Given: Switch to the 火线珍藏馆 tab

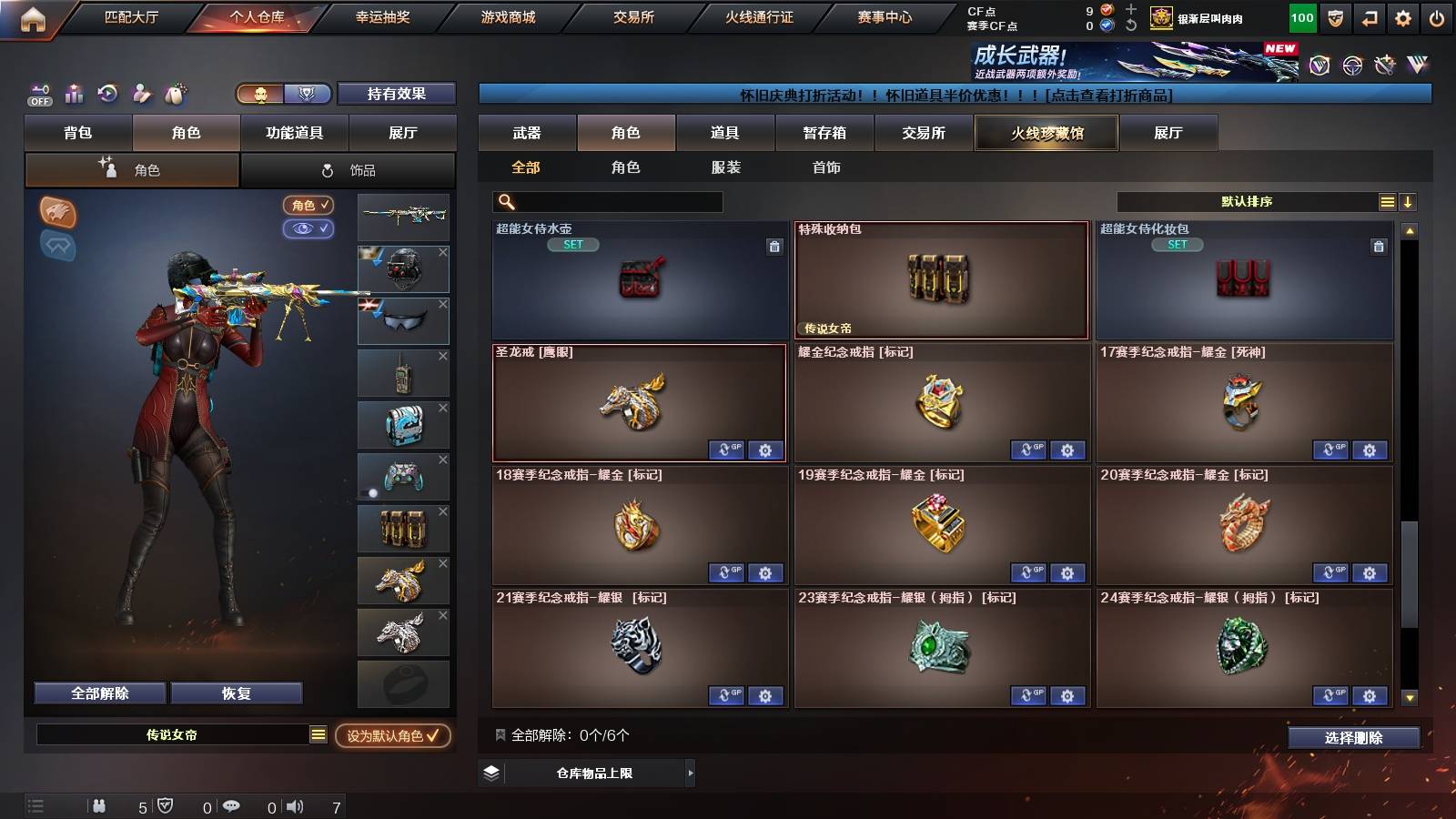Looking at the screenshot, I should point(1046,133).
